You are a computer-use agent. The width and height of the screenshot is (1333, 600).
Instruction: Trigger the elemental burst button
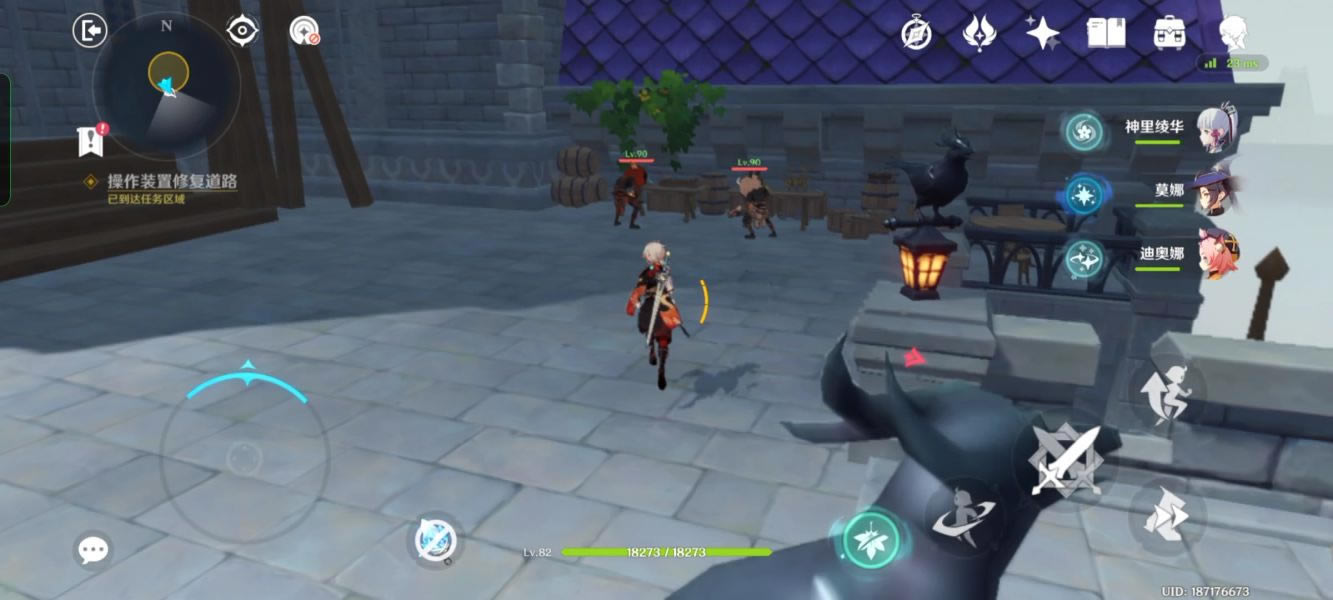click(963, 516)
